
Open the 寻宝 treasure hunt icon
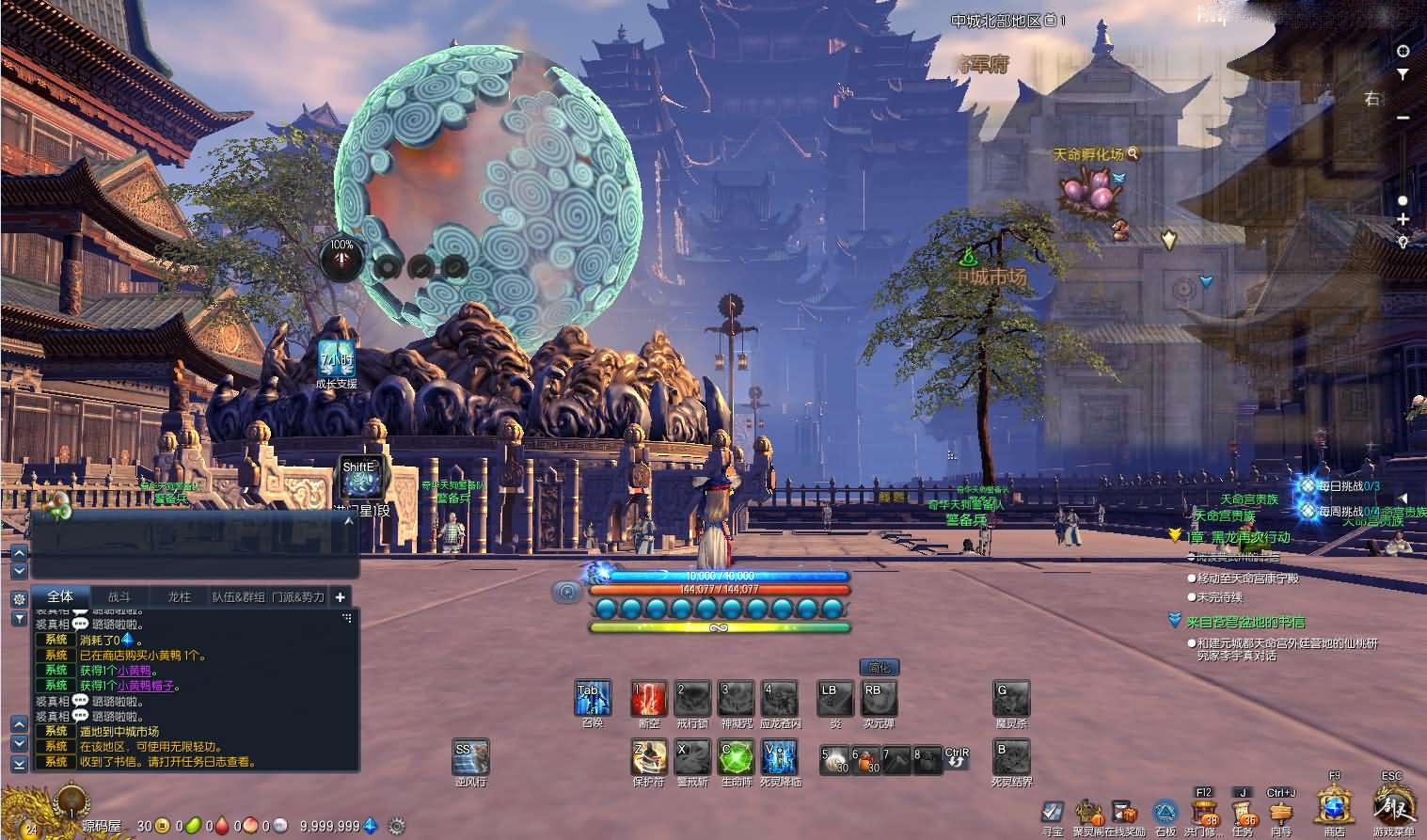coord(1053,813)
